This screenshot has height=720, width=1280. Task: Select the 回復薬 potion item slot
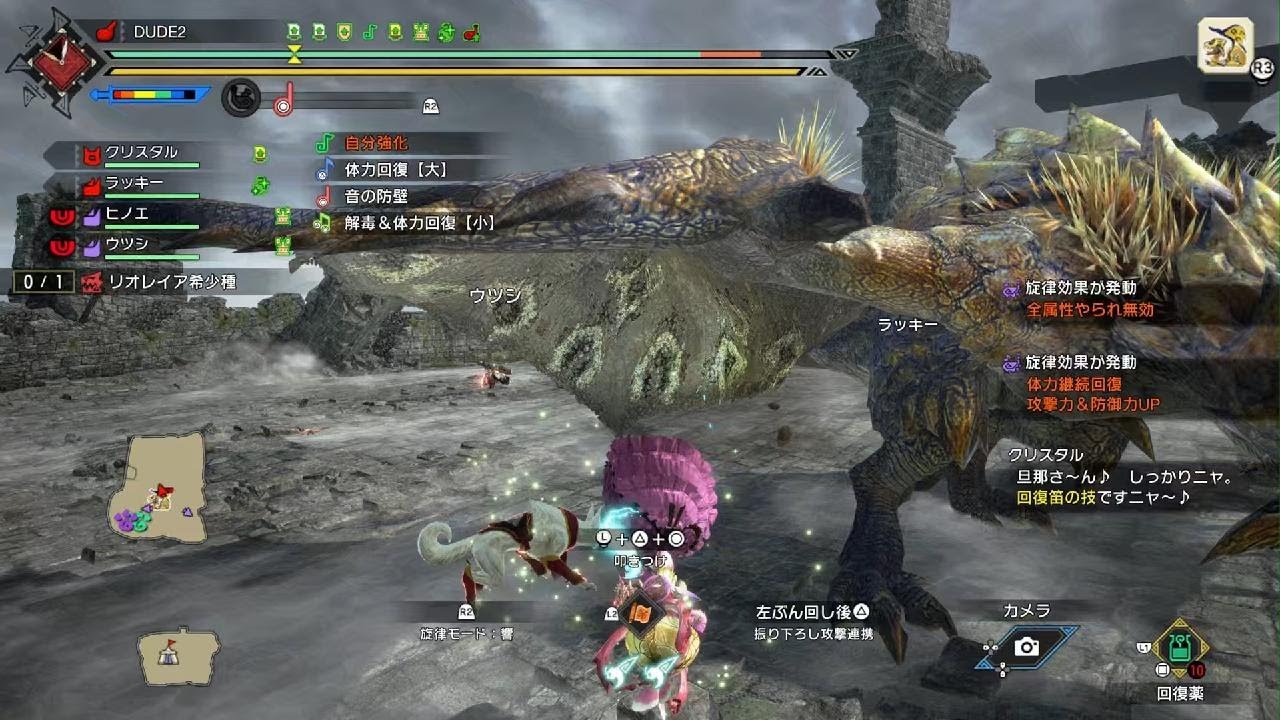tap(1180, 650)
